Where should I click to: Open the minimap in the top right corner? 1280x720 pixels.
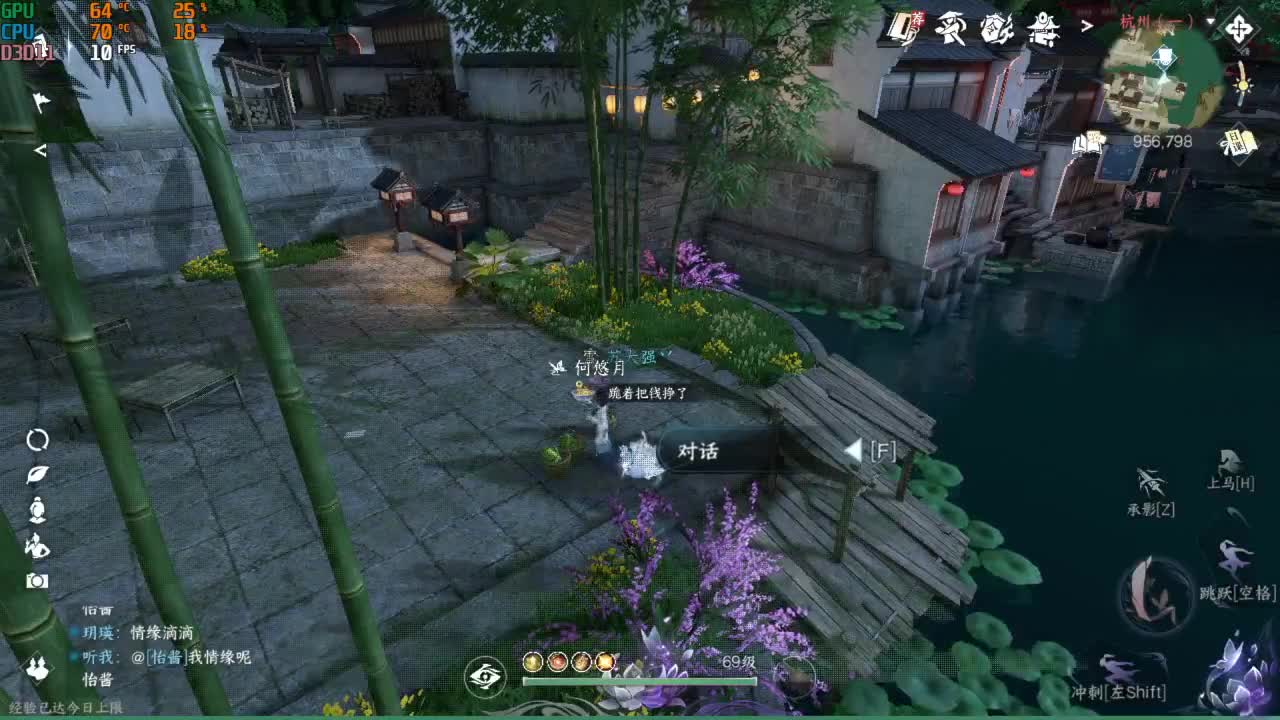[x=1165, y=80]
